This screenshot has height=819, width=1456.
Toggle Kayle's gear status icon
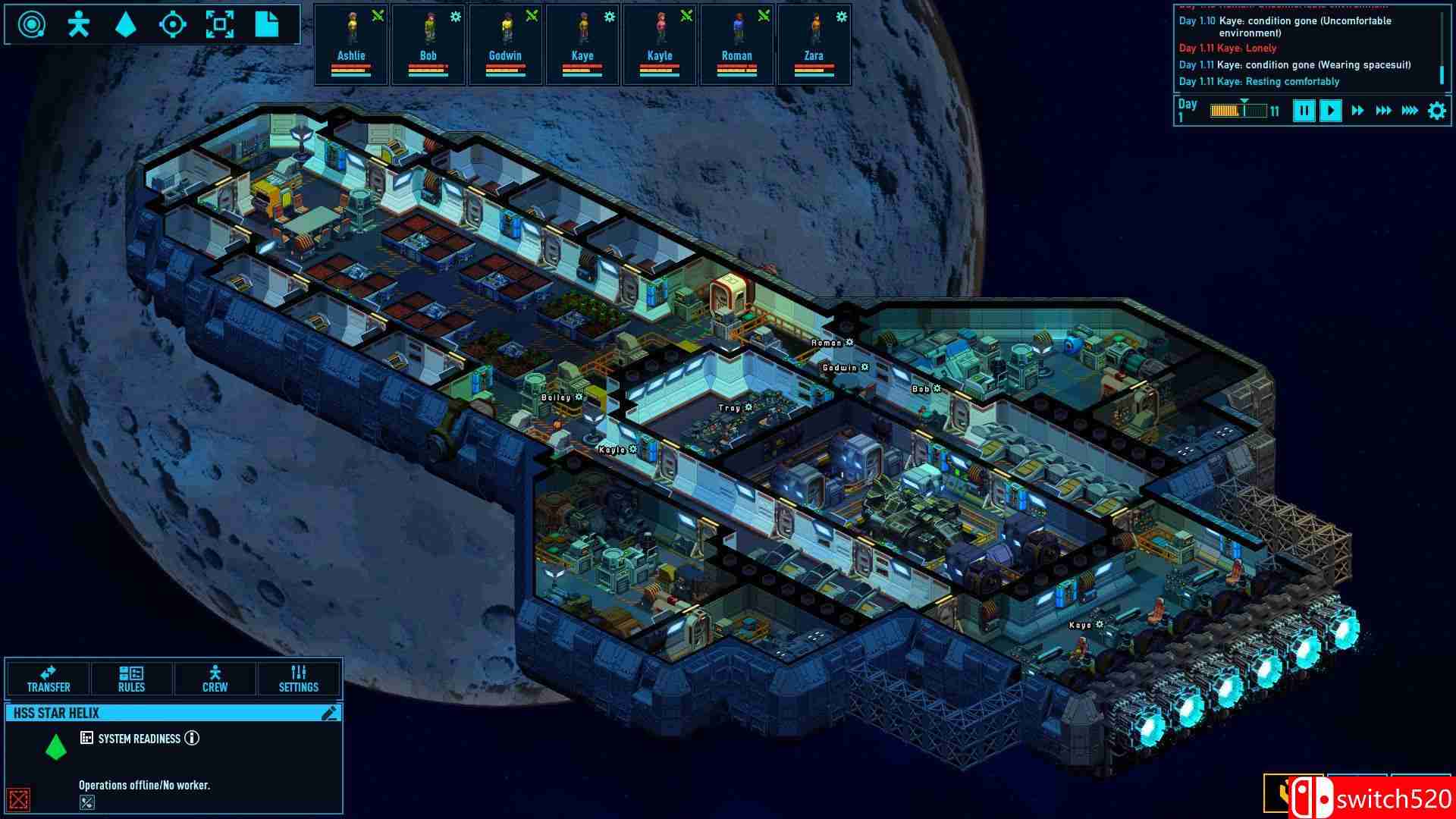tap(686, 16)
